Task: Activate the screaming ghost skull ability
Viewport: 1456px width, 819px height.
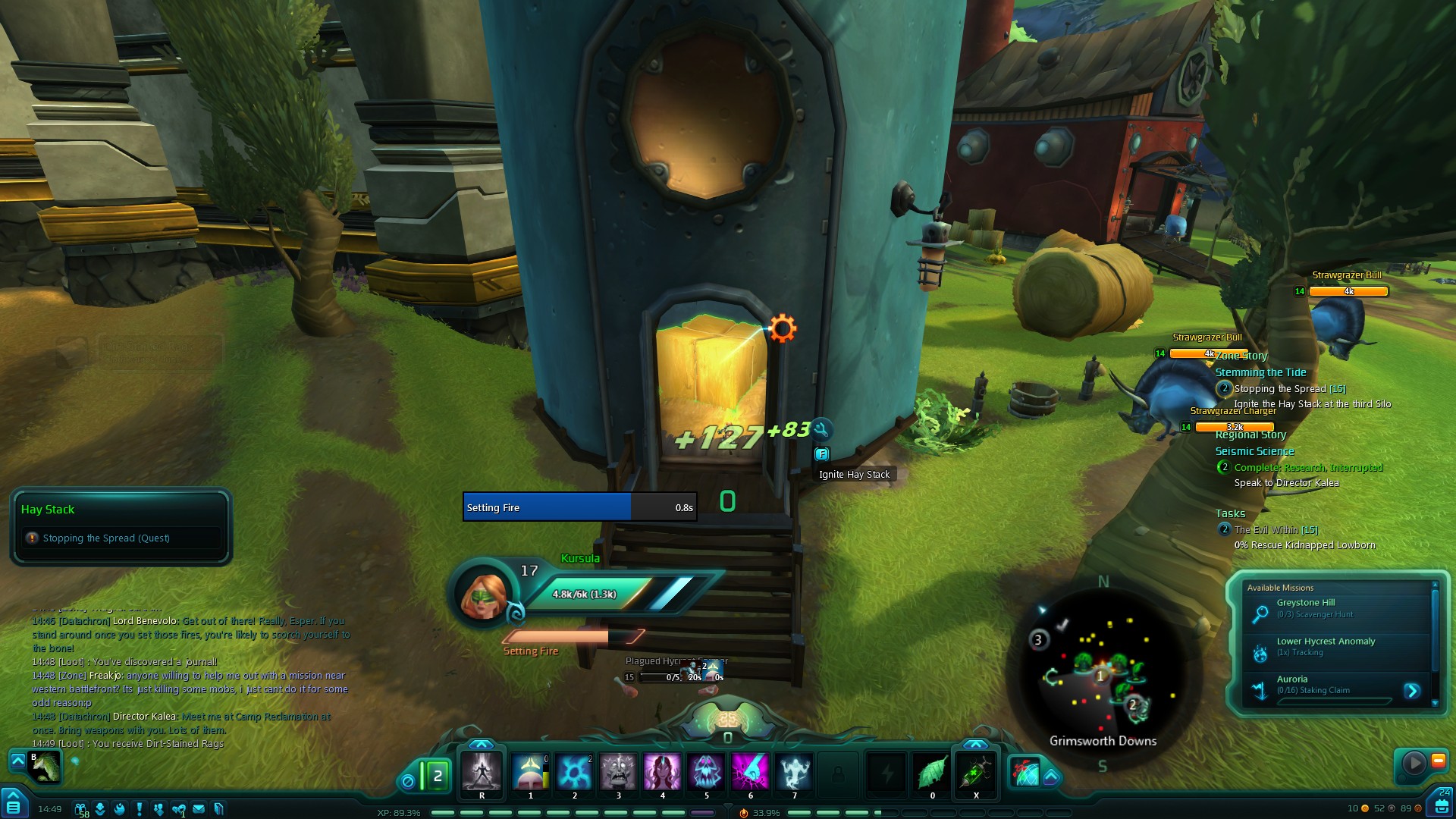Action: (x=706, y=772)
